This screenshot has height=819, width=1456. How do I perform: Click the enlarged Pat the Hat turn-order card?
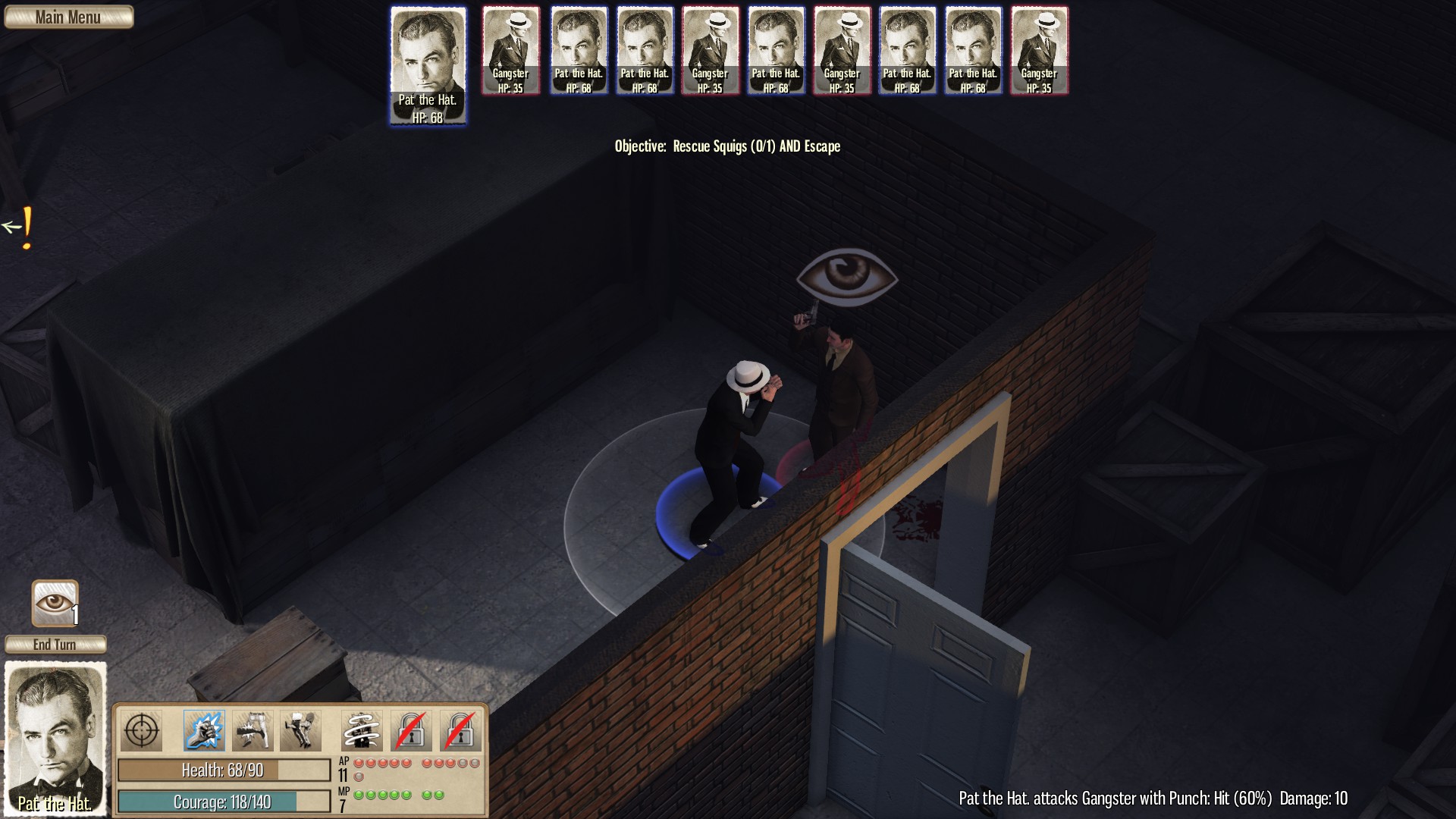click(428, 66)
